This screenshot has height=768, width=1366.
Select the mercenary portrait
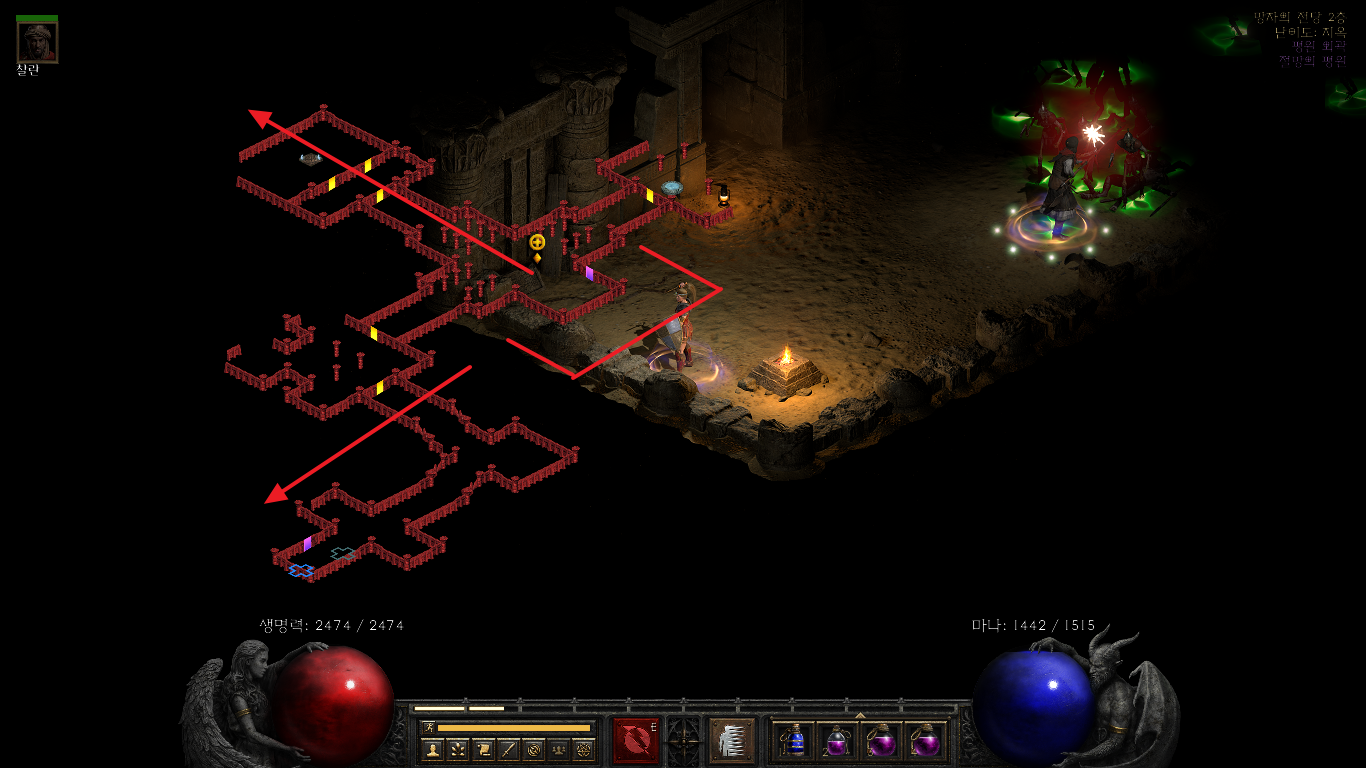point(37,41)
